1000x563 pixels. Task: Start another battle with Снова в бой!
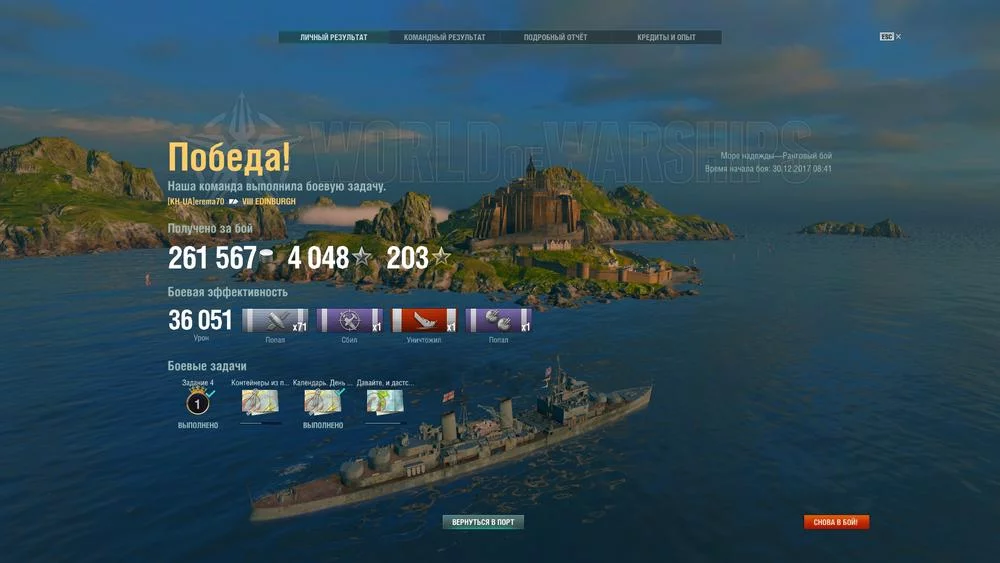tap(836, 522)
